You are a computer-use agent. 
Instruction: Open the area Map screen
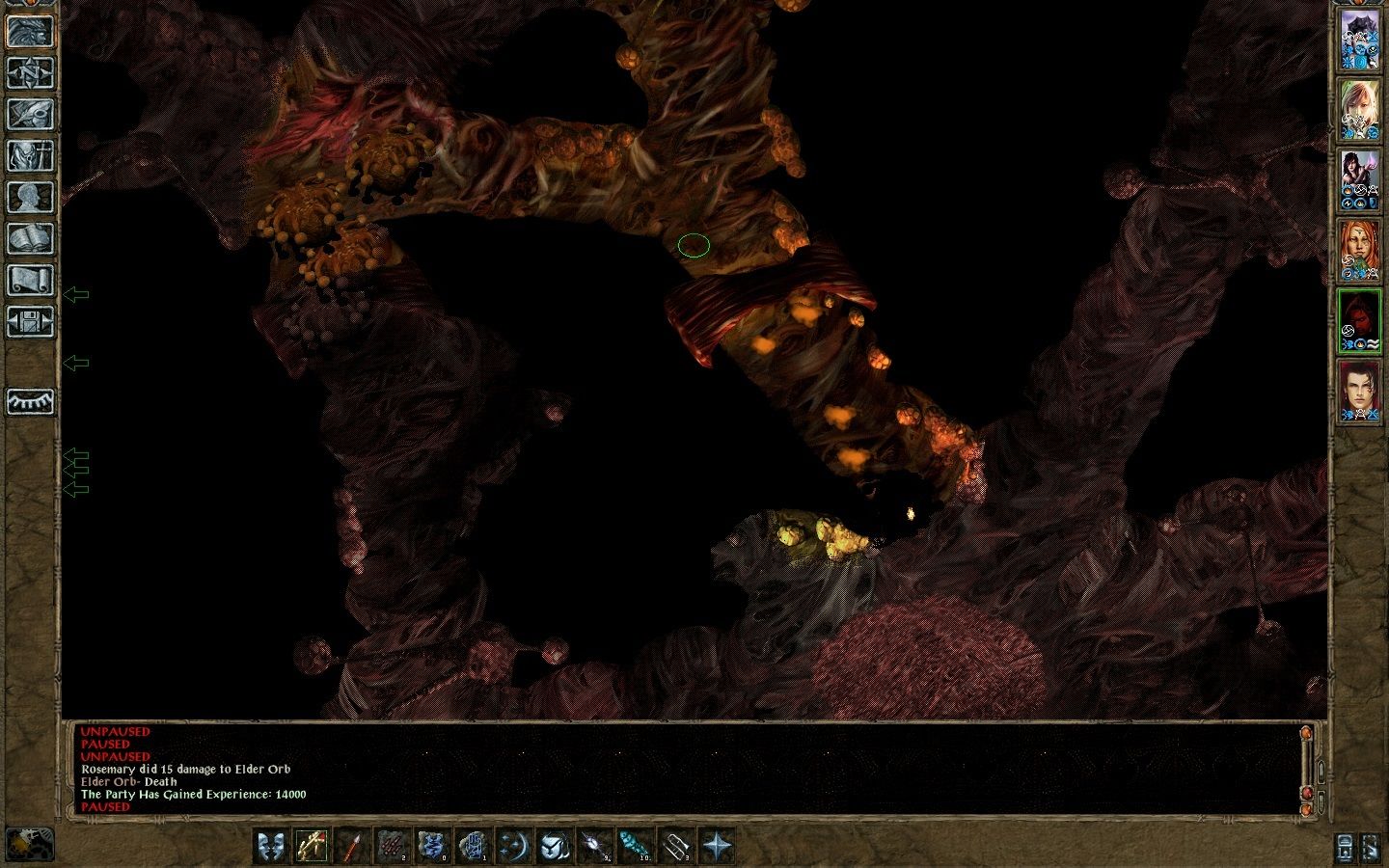pos(29,70)
